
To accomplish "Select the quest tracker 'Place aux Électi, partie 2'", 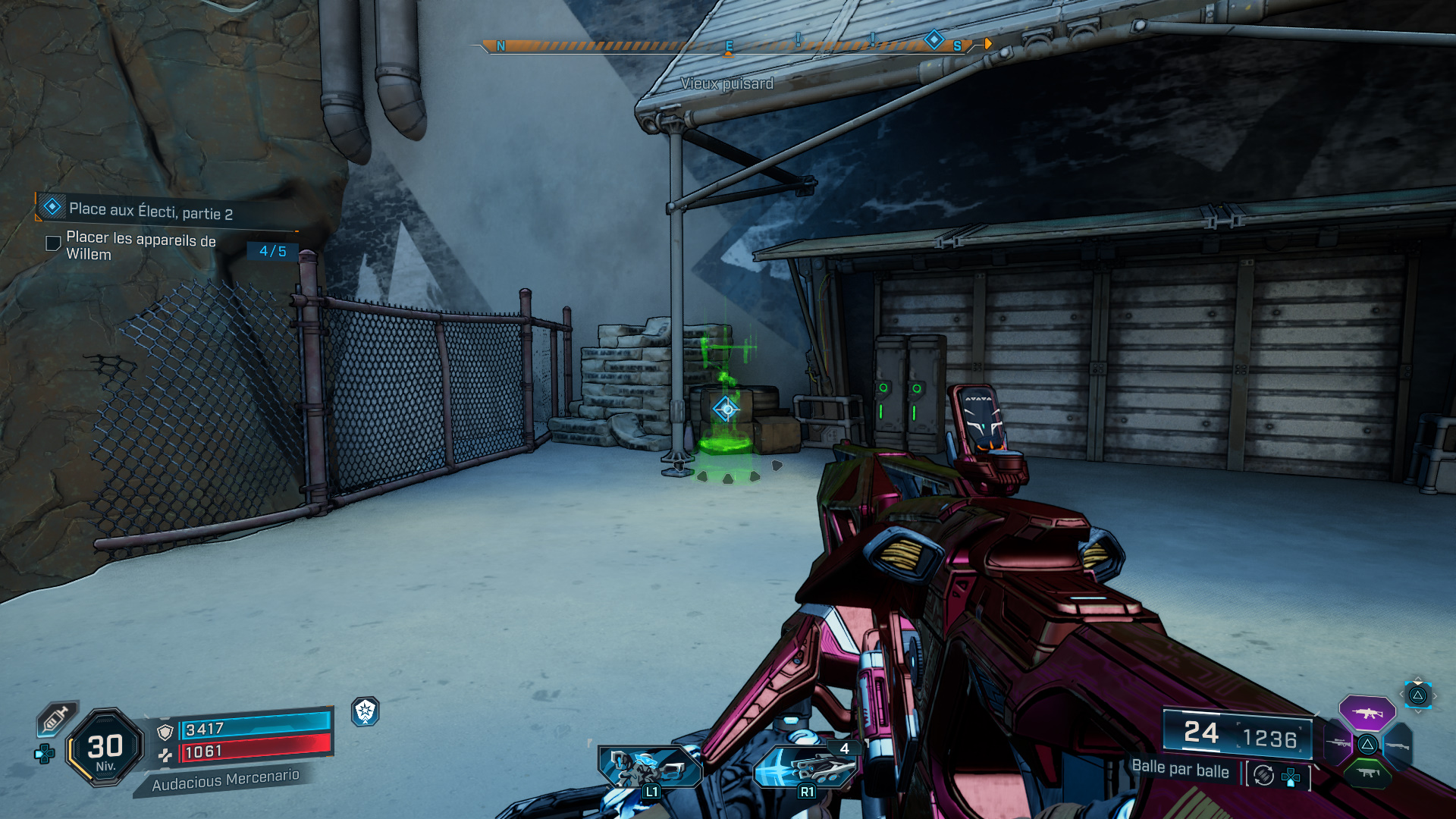I will coord(150,210).
